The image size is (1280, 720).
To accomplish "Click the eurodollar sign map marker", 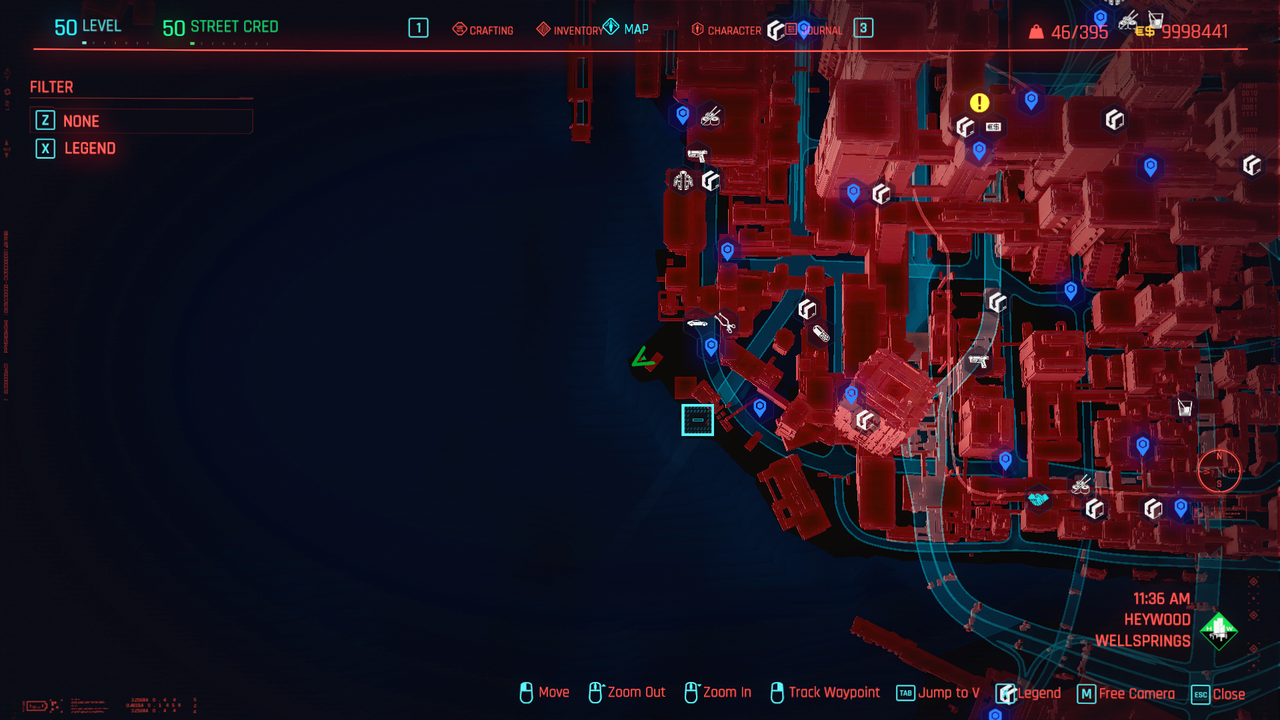I will [993, 127].
